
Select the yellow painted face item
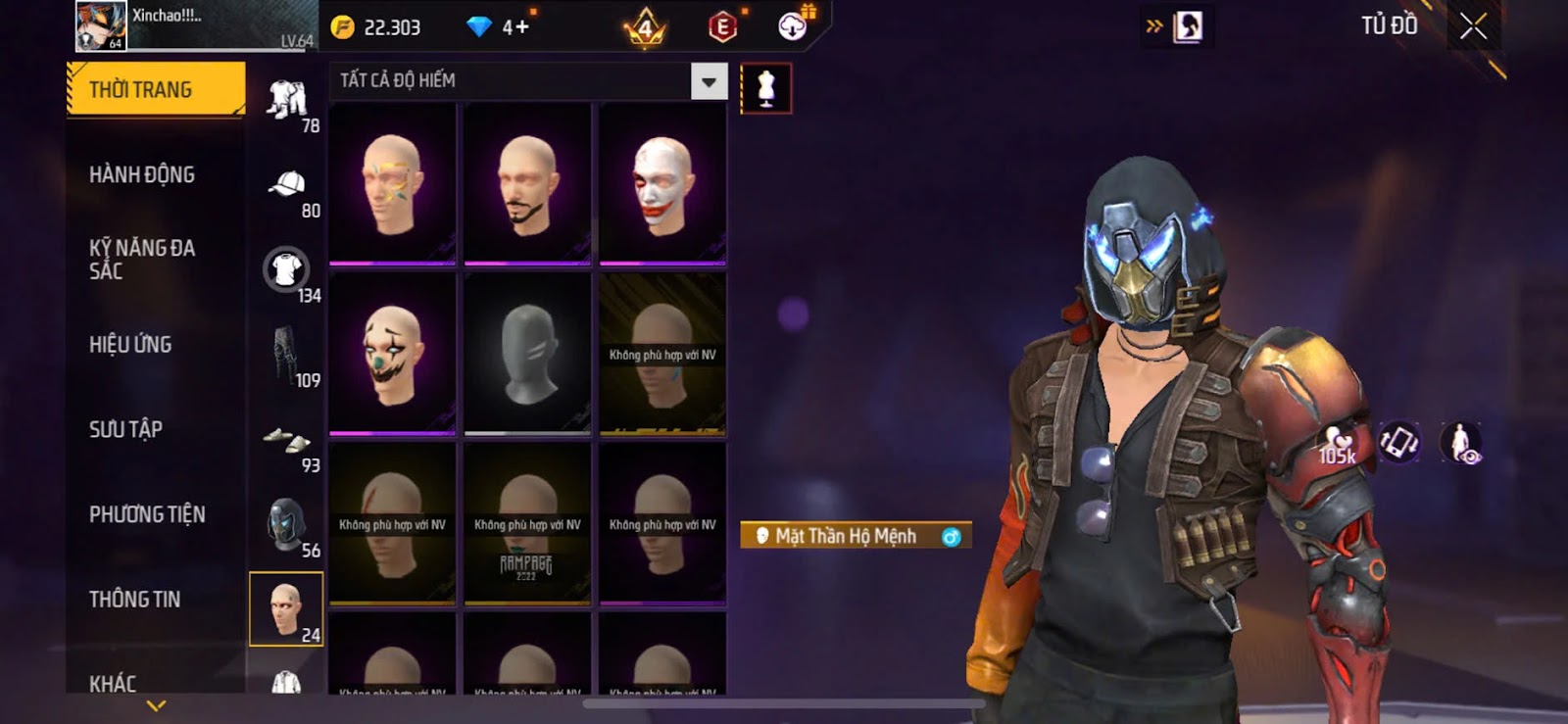tap(392, 184)
